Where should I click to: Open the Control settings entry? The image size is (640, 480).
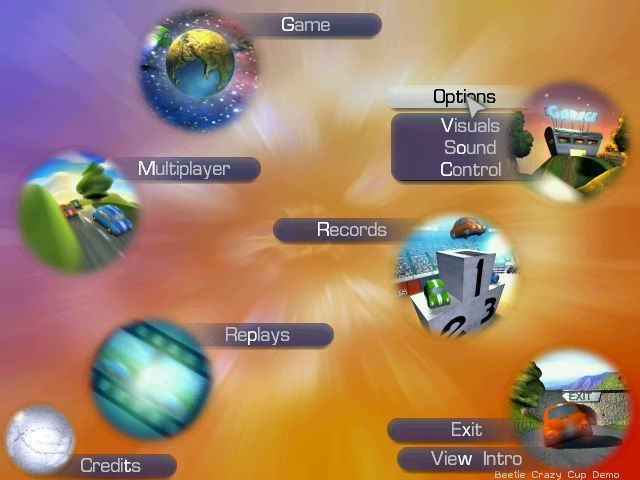[470, 170]
